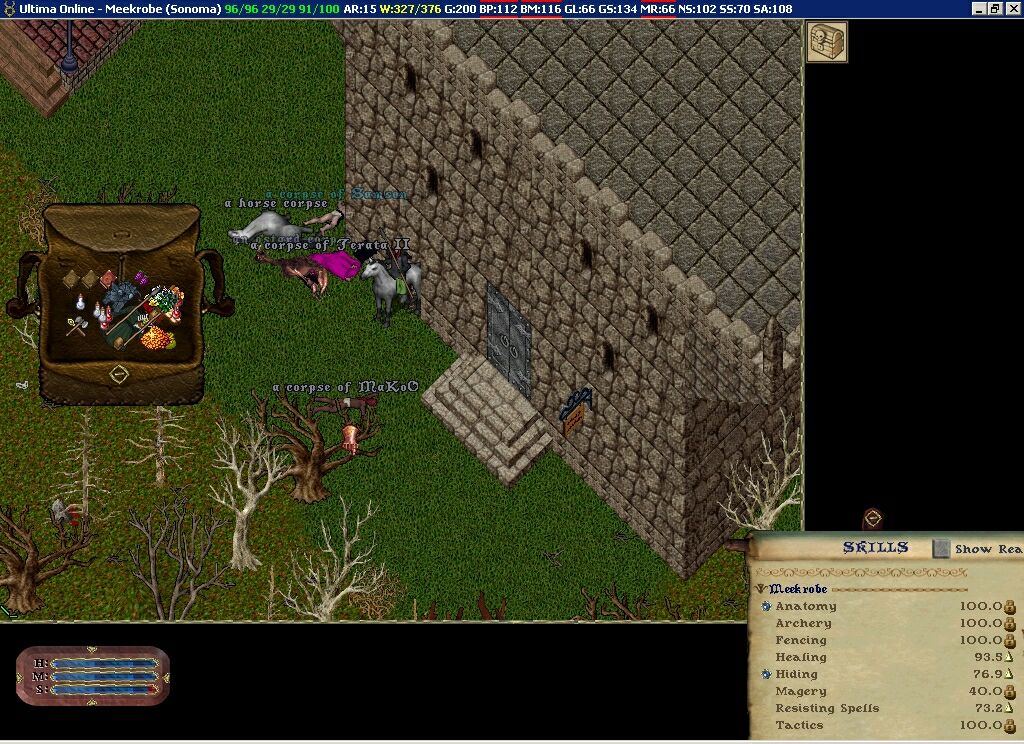
Task: Toggle the Tactics skill lock icon
Action: click(1009, 725)
